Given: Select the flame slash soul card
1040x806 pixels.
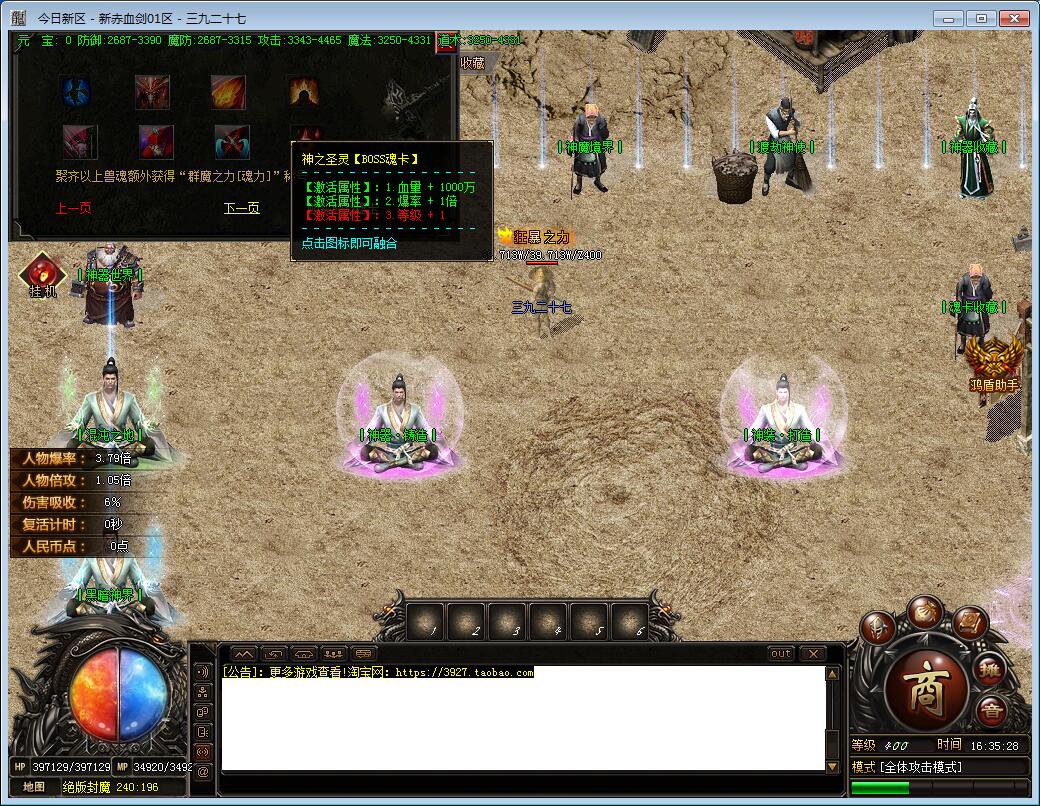Looking at the screenshot, I should [228, 93].
